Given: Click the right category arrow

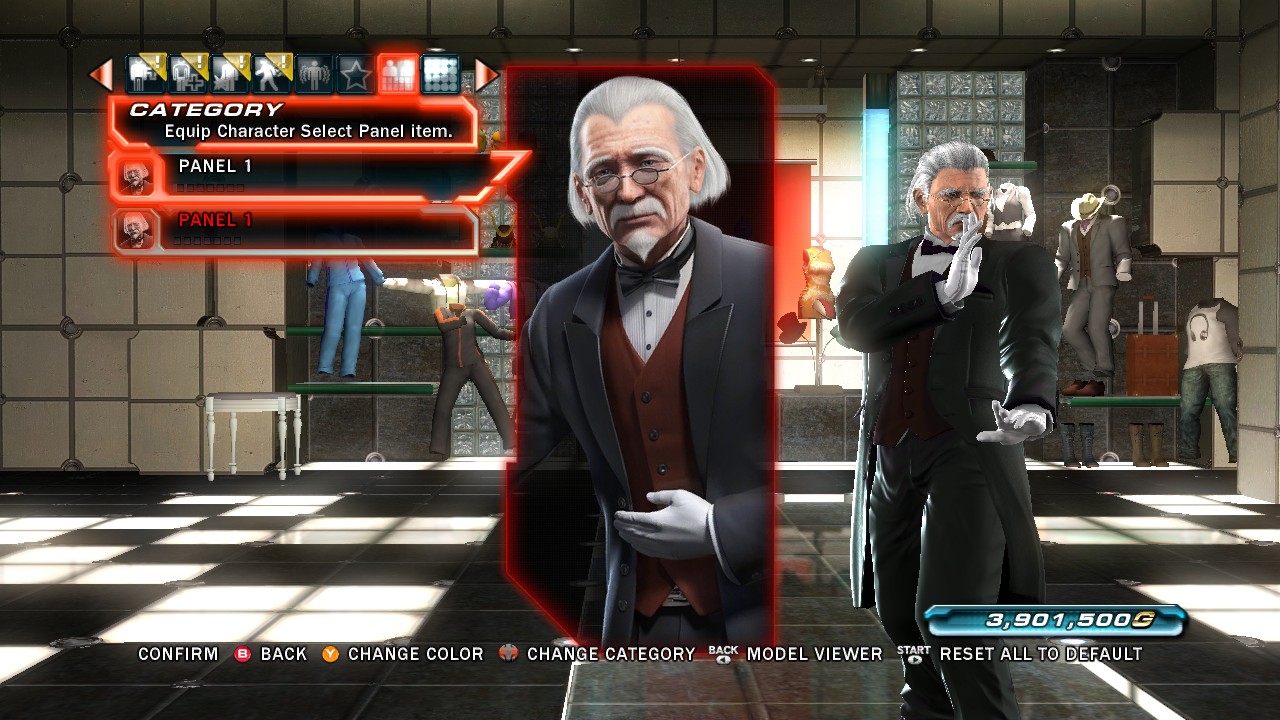Looking at the screenshot, I should tap(485, 75).
